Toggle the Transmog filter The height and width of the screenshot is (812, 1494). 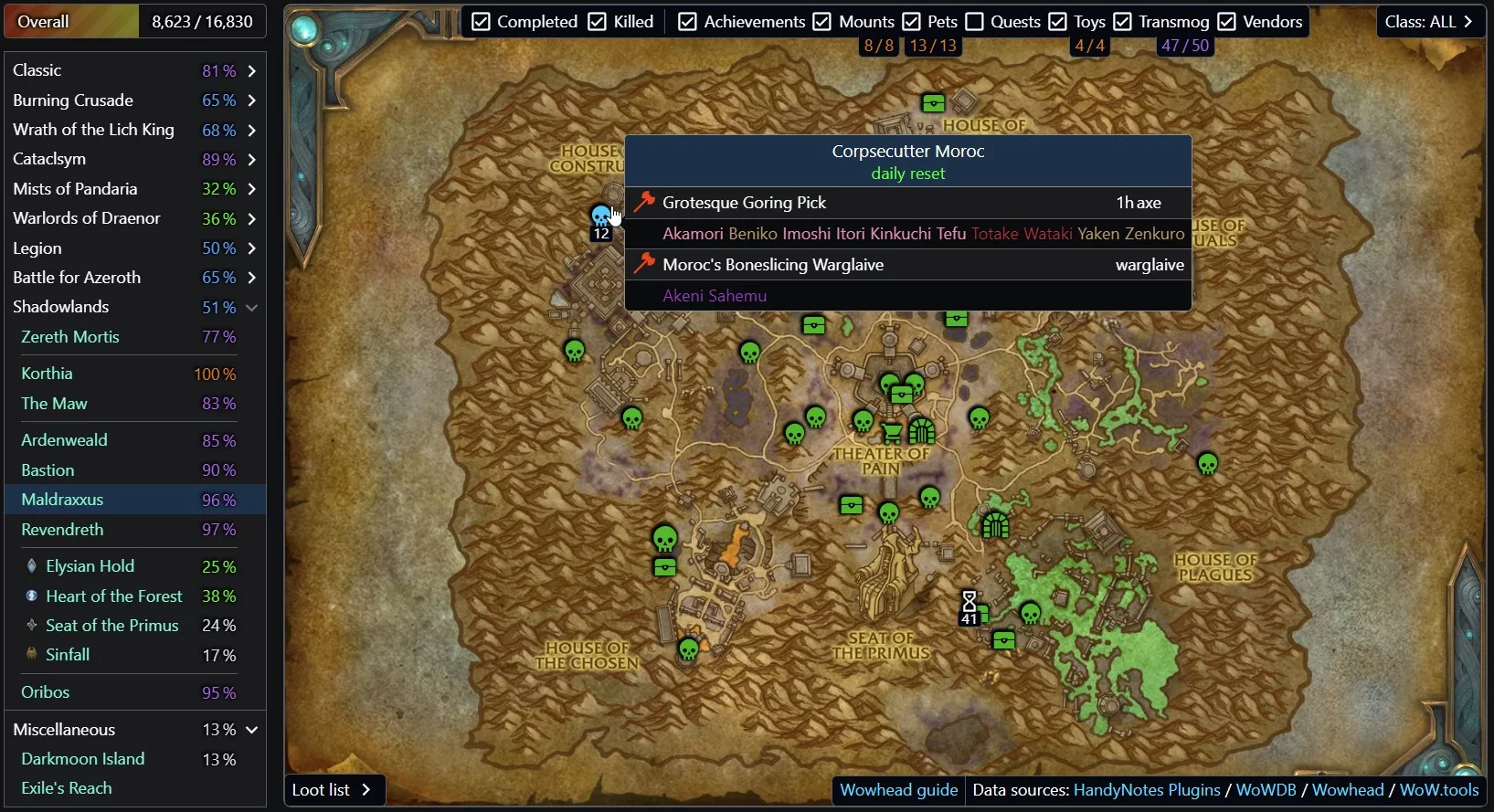[1123, 22]
